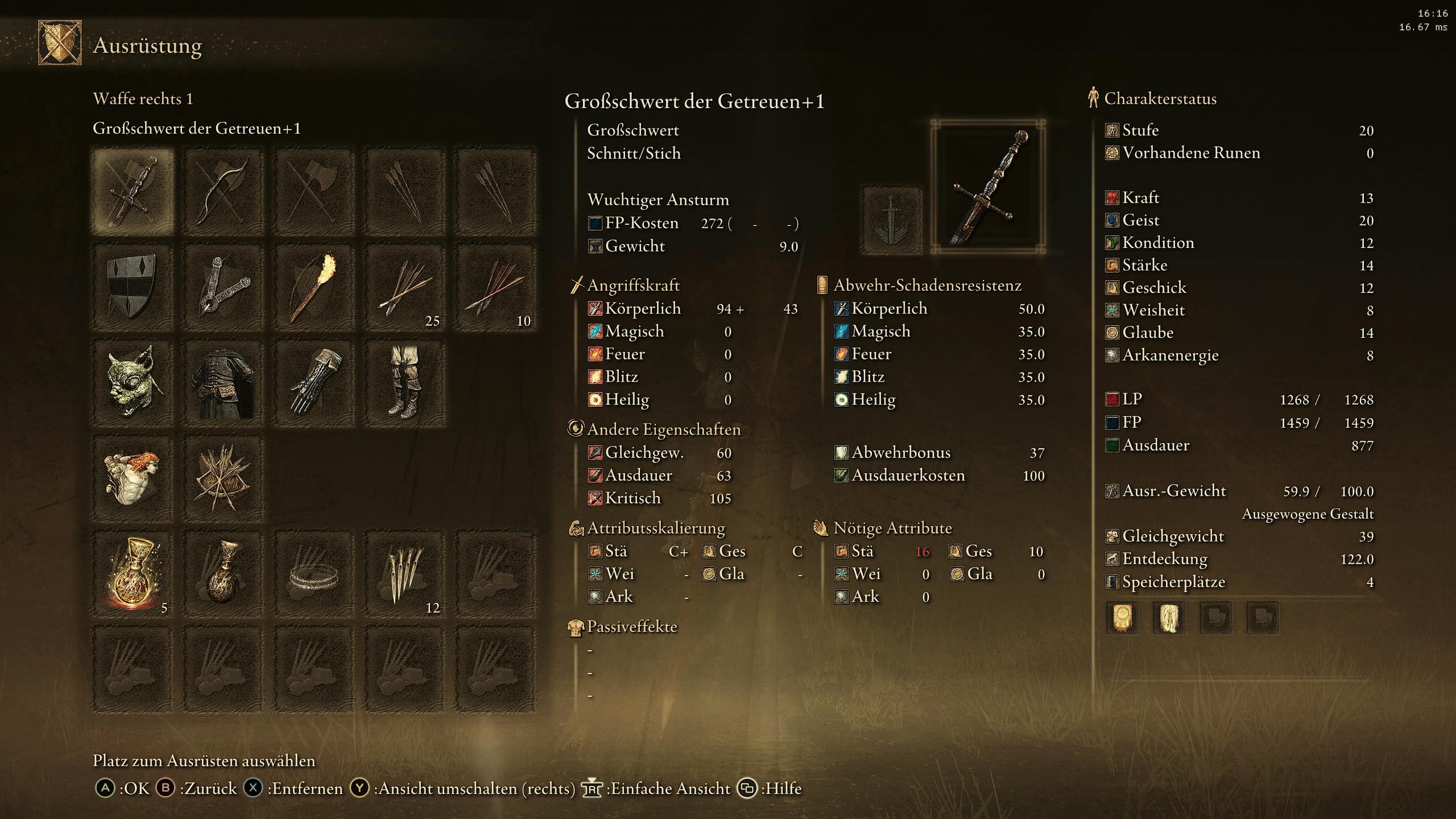Screen dimensions: 1456x819
Task: Click the large greatsword preview image
Action: [x=988, y=187]
